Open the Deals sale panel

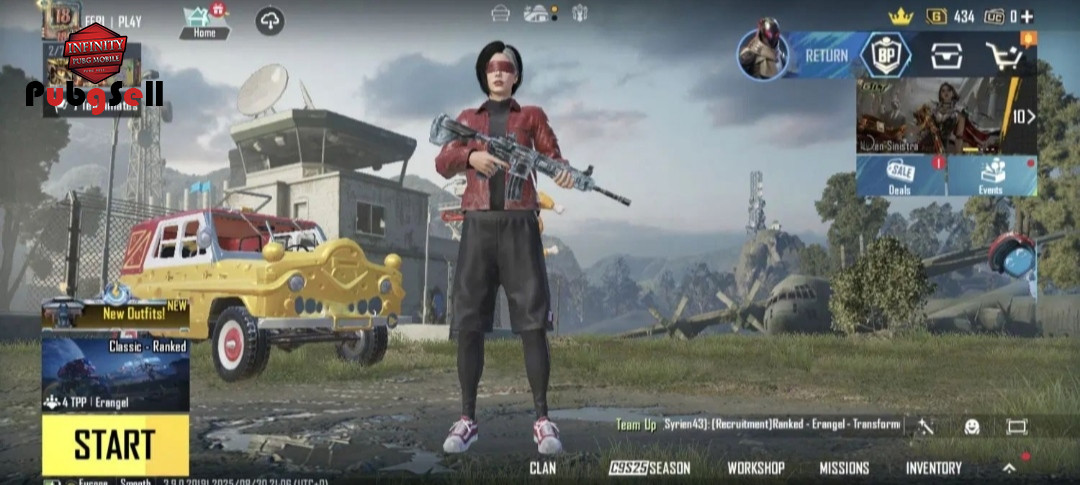[900, 176]
